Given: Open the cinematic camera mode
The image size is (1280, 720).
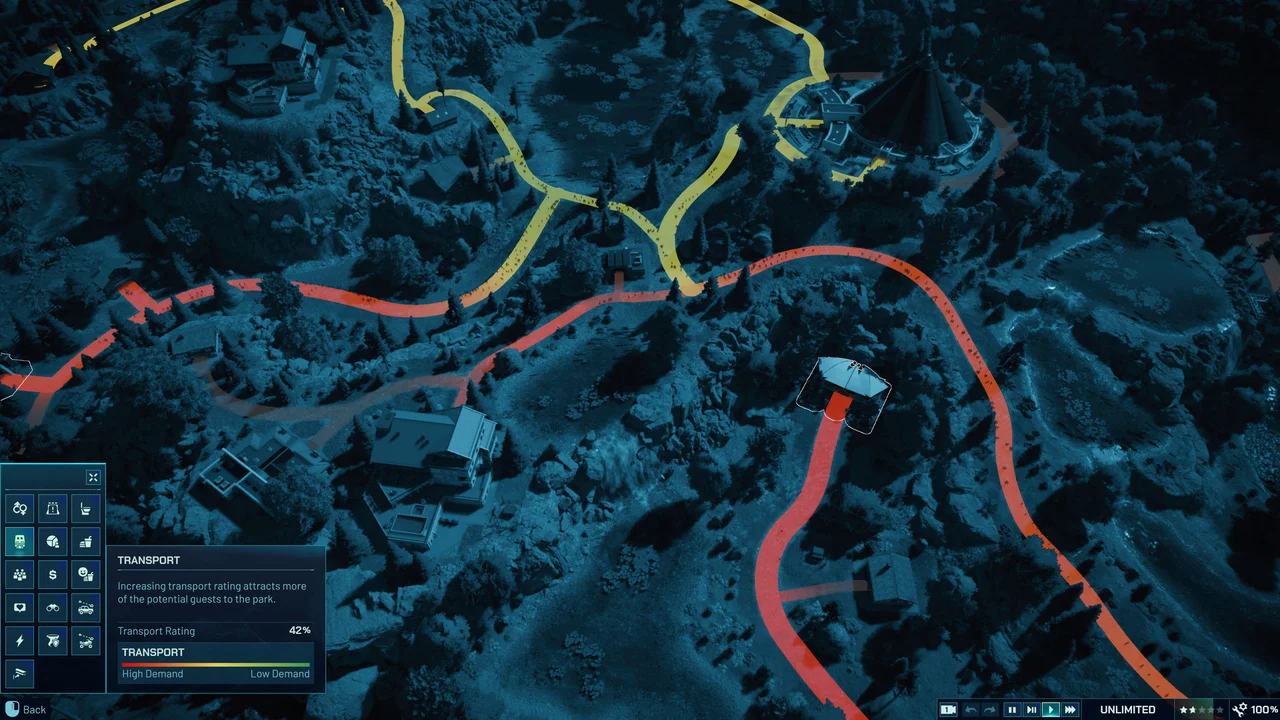Looking at the screenshot, I should tap(949, 709).
